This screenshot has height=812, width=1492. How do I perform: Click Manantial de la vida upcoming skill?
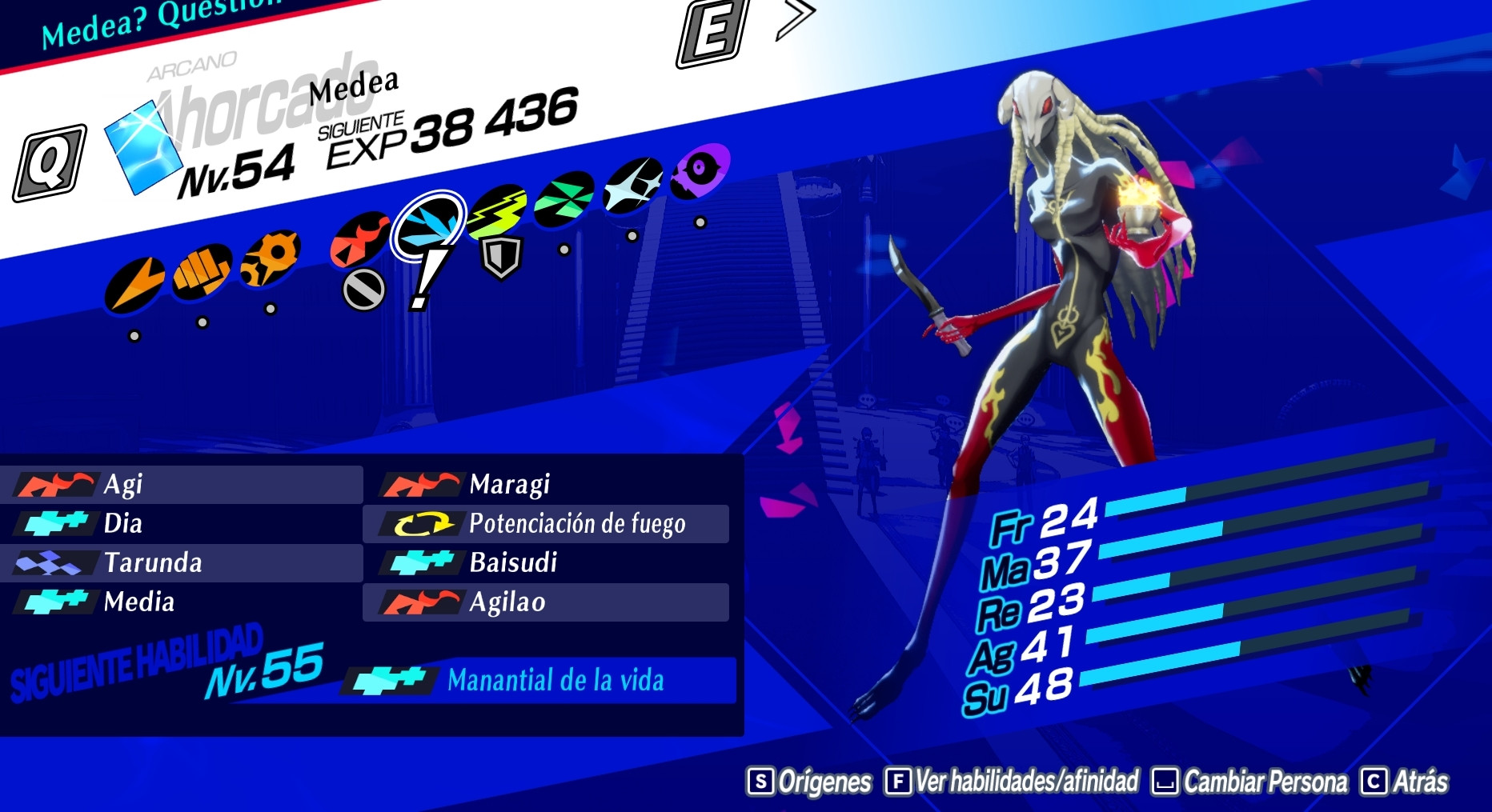[x=556, y=682]
